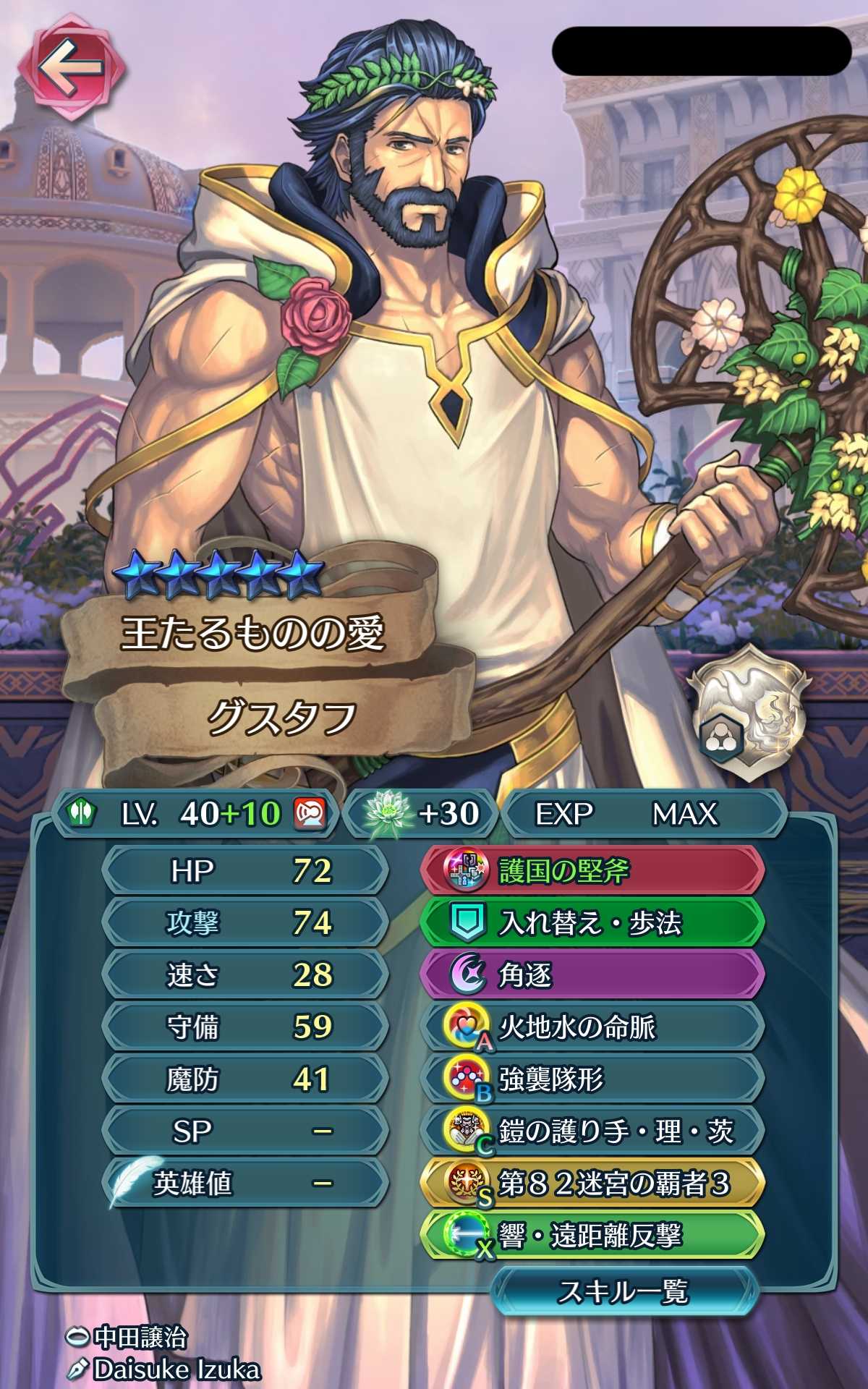Select the special skill 角逐
This screenshot has width=868, height=1389.
tap(592, 975)
